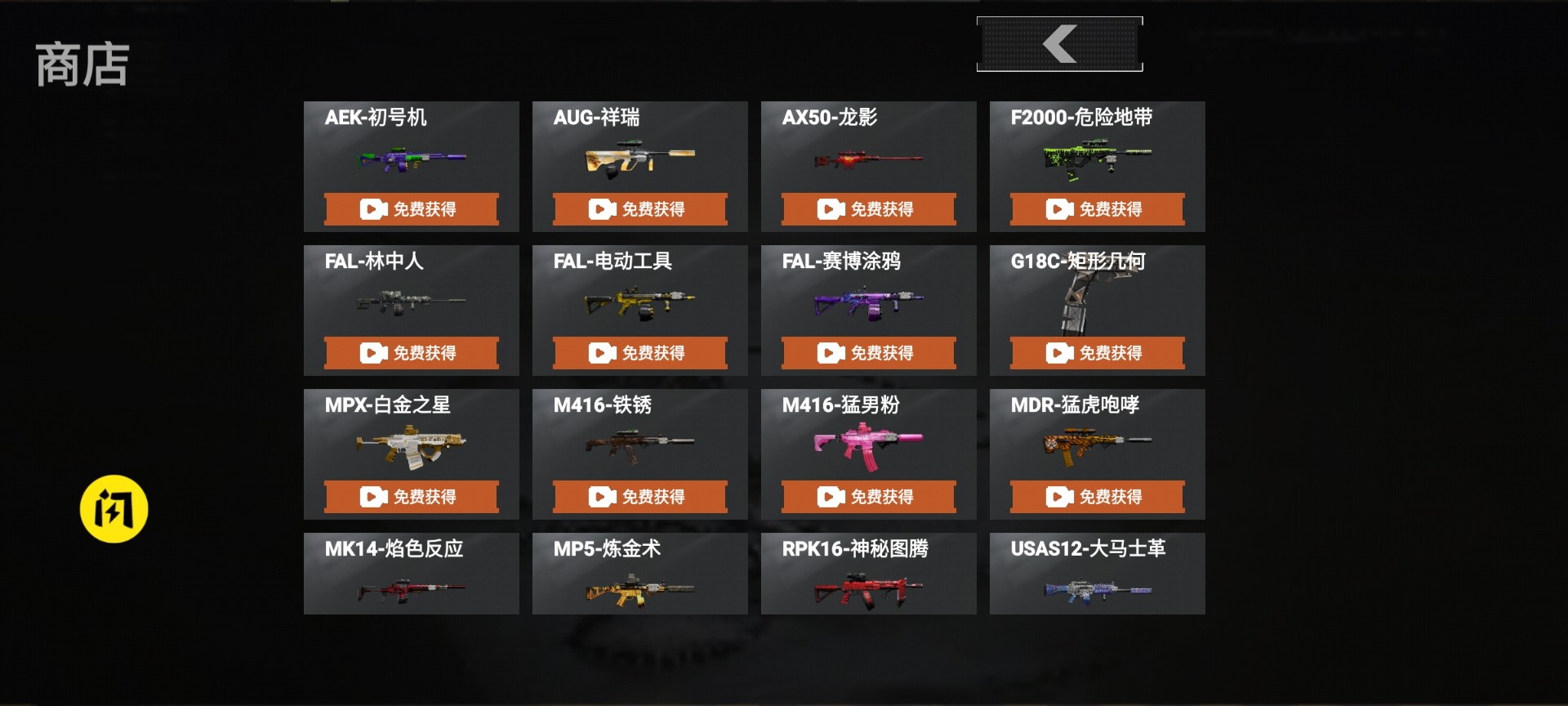1568x706 pixels.
Task: Click the video icon on G18C-矩形几何's free button
Action: pyautogui.click(x=1058, y=352)
